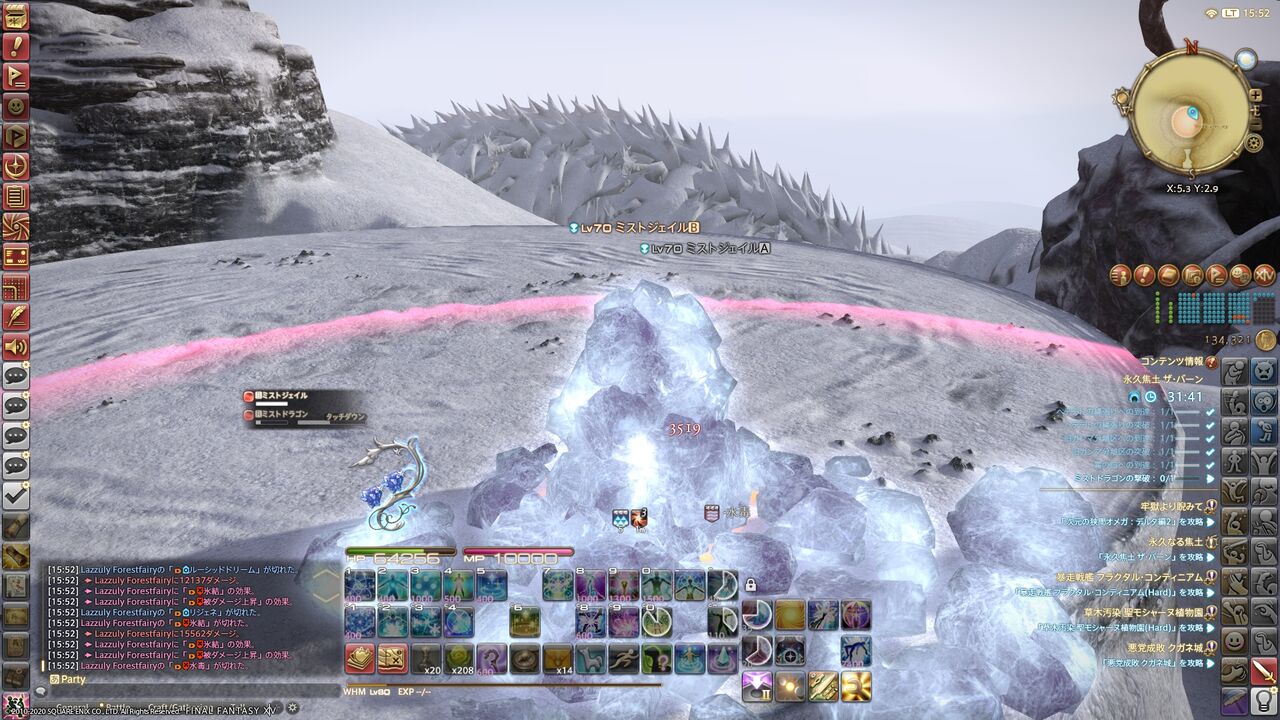Open the コンテンツ情報 content info header

[1174, 361]
